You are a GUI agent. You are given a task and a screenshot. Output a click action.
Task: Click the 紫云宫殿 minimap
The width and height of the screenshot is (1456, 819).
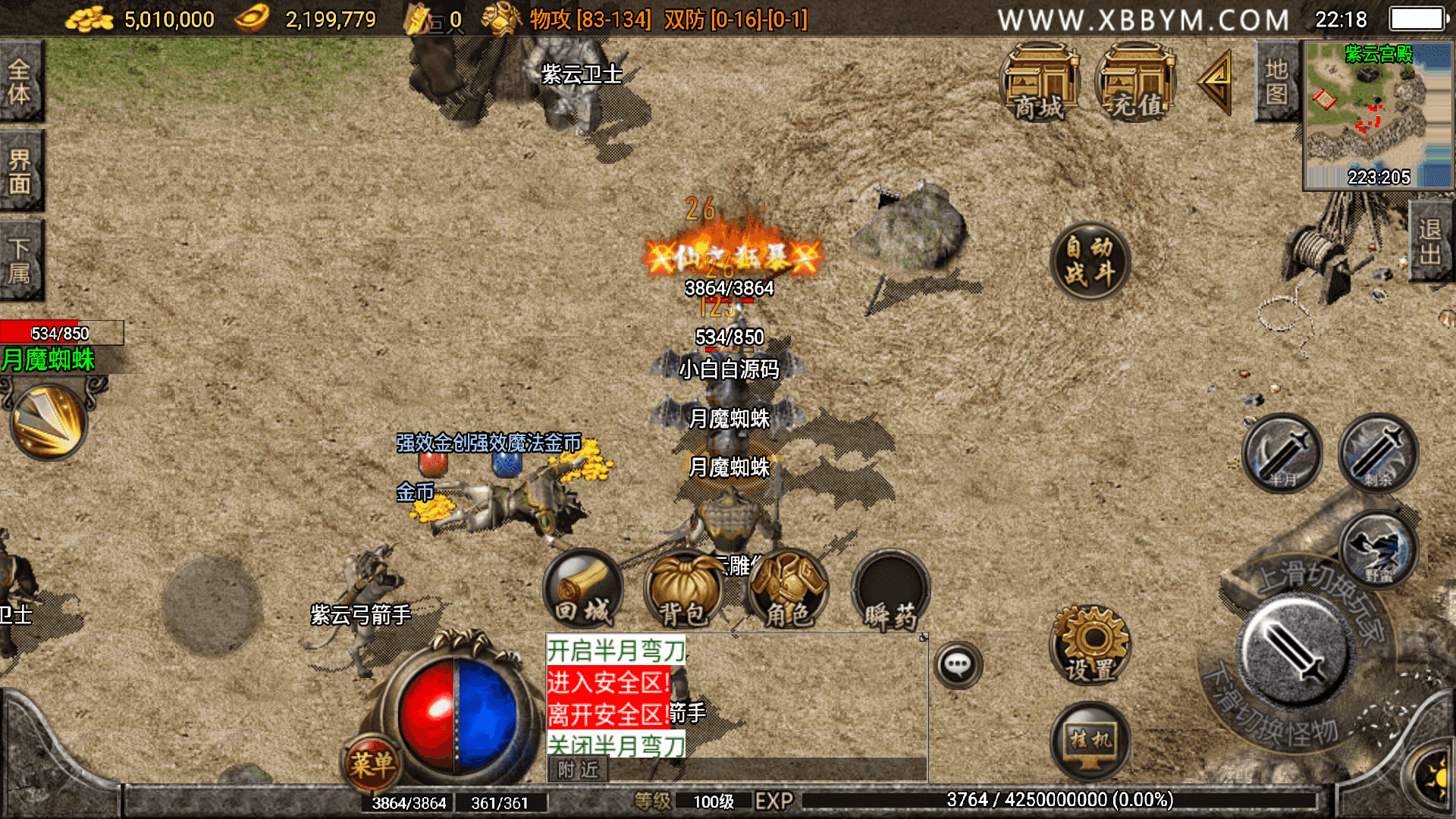[x=1377, y=114]
